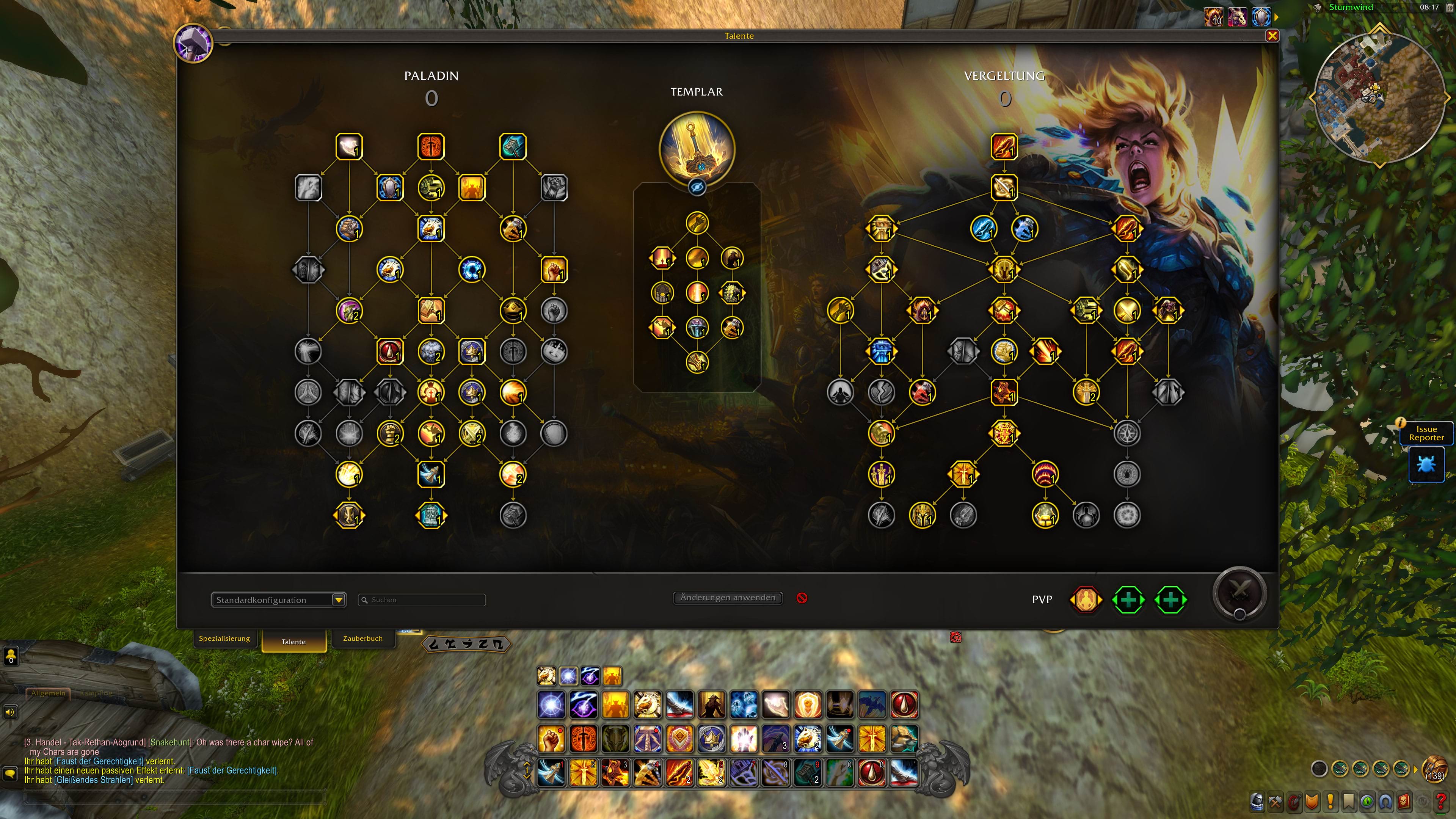The image size is (1456, 819).
Task: Click the red reset changes icon
Action: click(802, 598)
